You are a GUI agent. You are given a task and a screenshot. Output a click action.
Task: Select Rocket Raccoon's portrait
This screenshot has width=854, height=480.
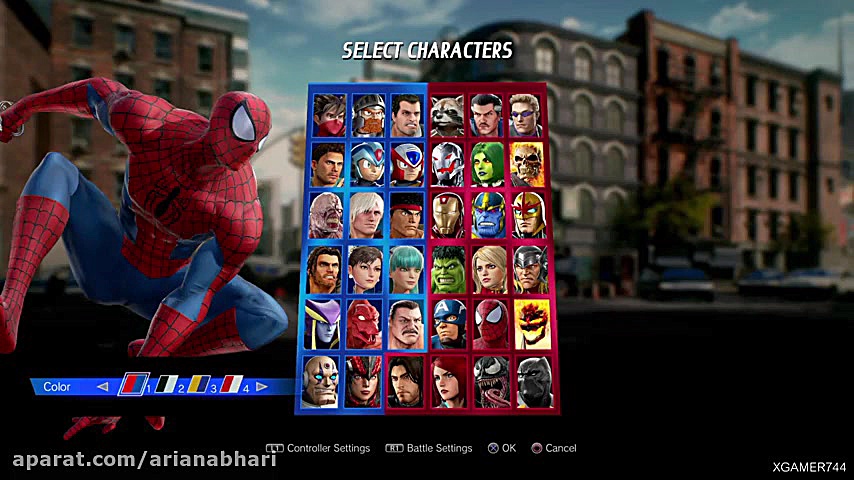447,116
